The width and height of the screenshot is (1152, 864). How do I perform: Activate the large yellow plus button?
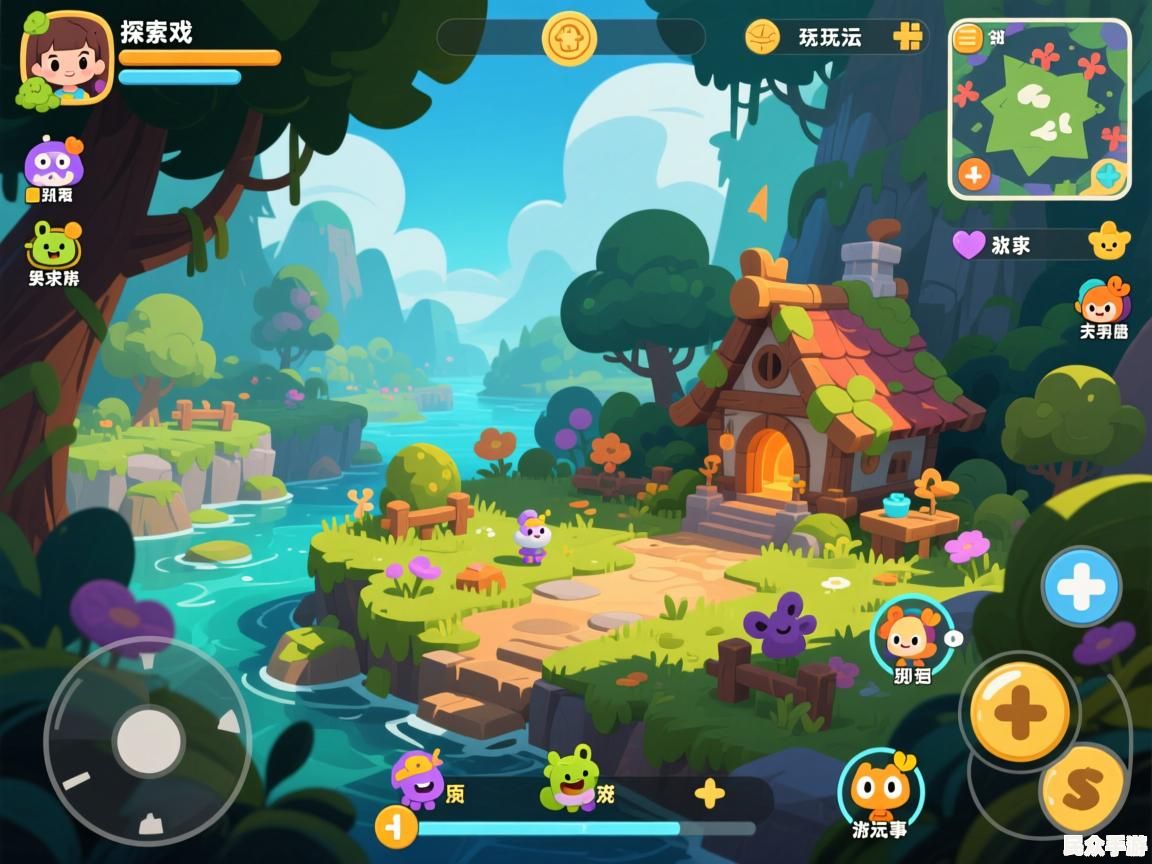[1019, 712]
